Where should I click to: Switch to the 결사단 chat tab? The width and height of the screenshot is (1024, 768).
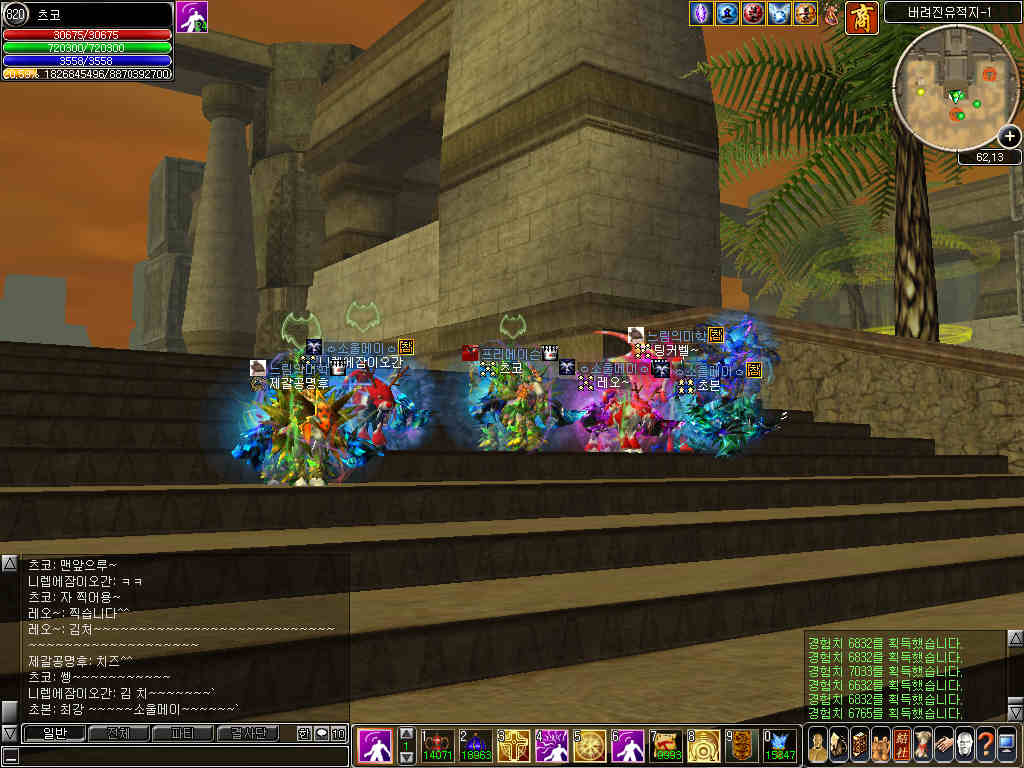click(x=247, y=734)
